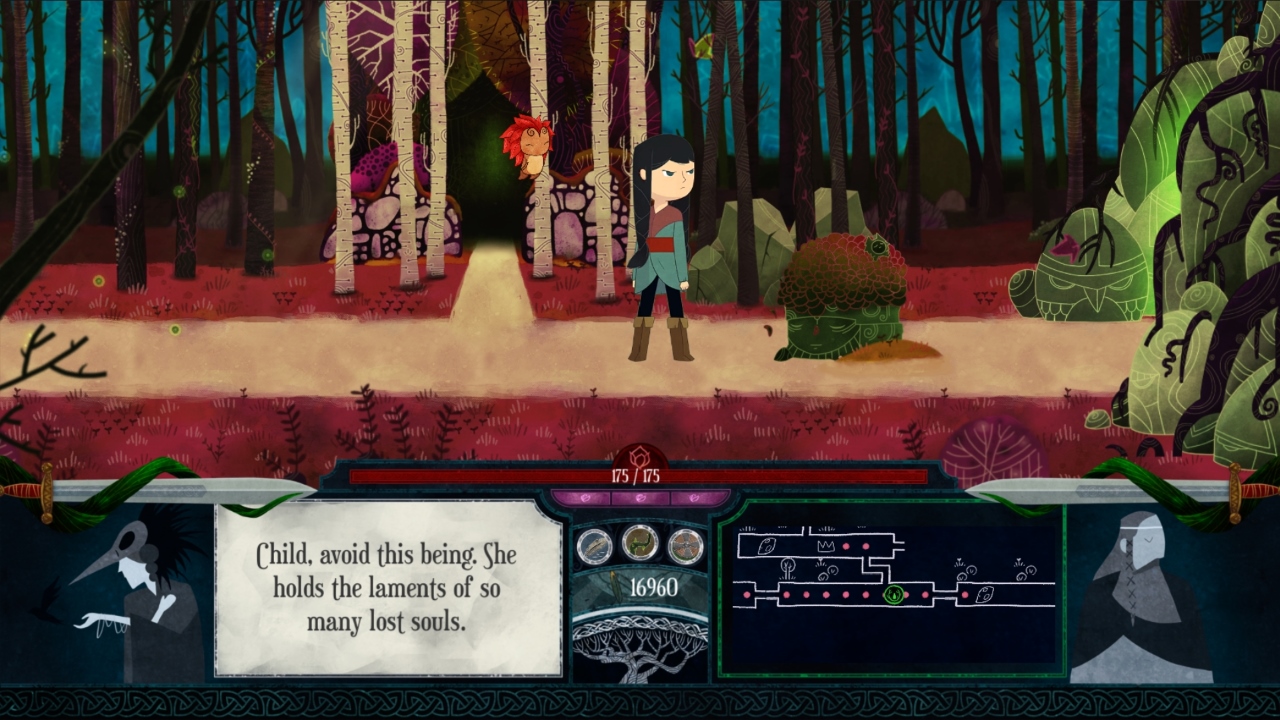Select the fish medallion charm icon
The width and height of the screenshot is (1280, 720).
click(x=593, y=545)
